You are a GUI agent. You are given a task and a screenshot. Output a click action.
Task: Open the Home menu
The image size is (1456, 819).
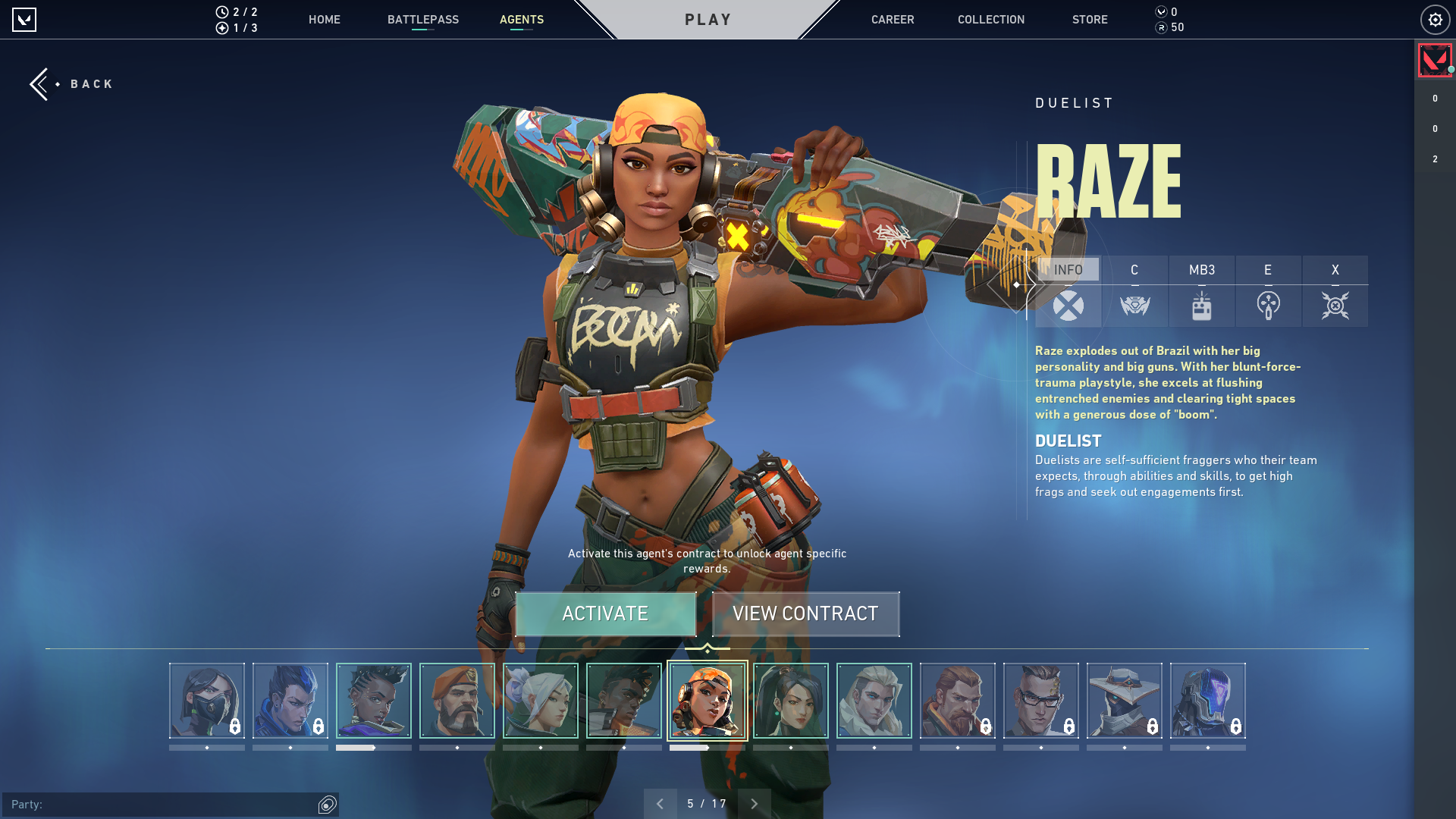[324, 20]
